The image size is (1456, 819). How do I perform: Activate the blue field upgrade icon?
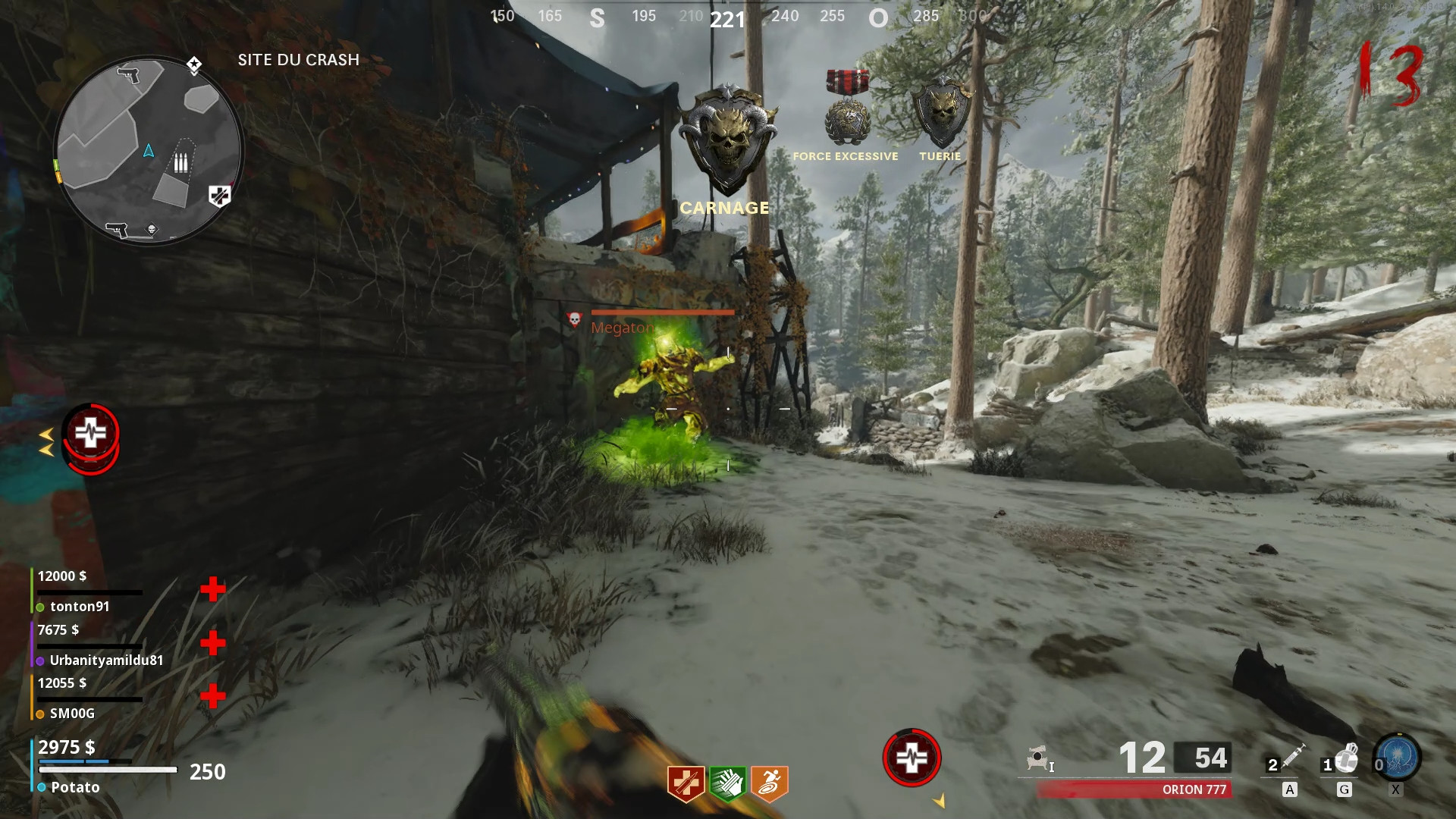[1398, 757]
